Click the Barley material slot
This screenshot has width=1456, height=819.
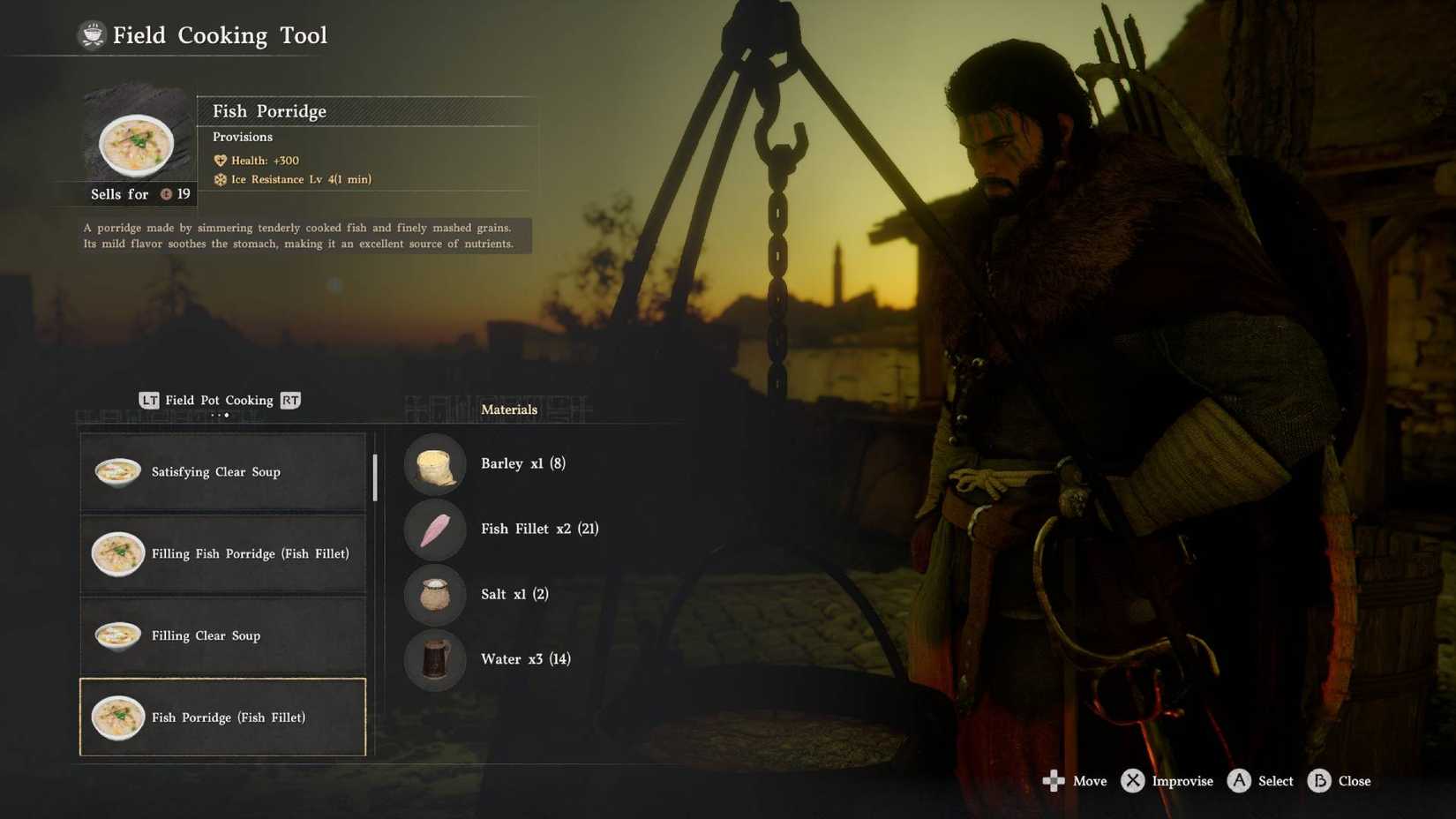tap(435, 464)
